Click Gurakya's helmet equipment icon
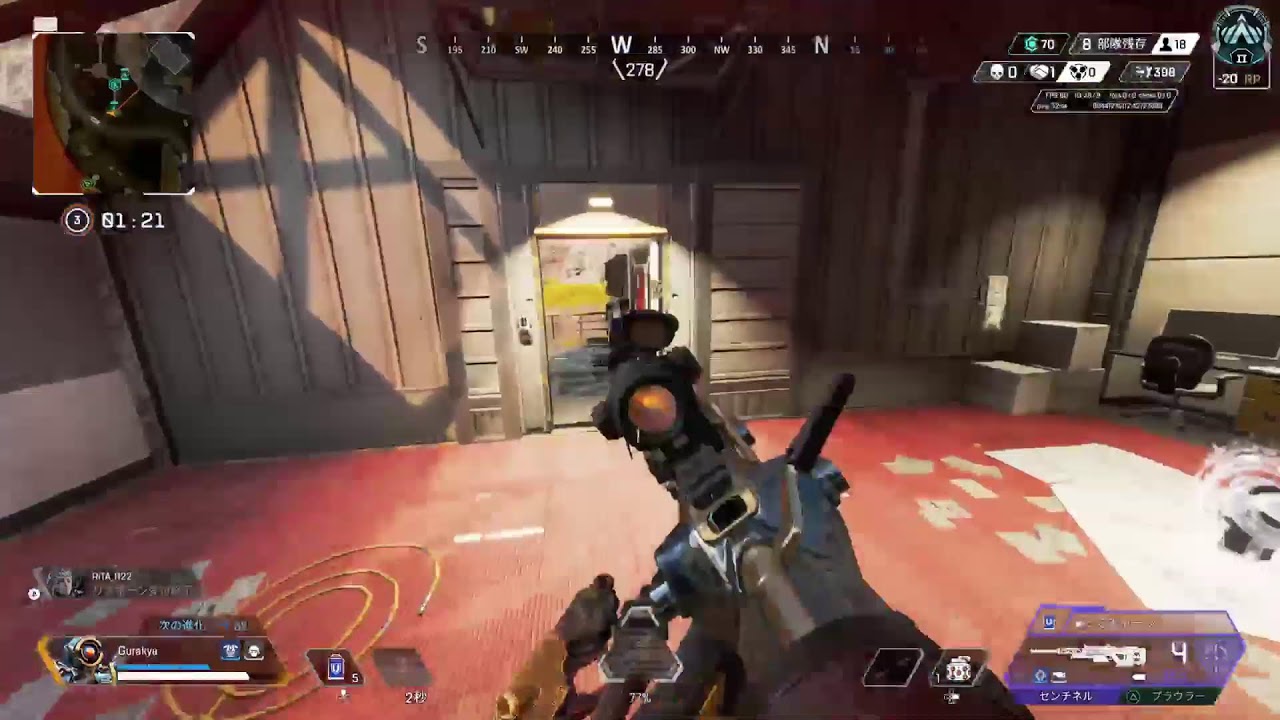 pyautogui.click(x=254, y=651)
